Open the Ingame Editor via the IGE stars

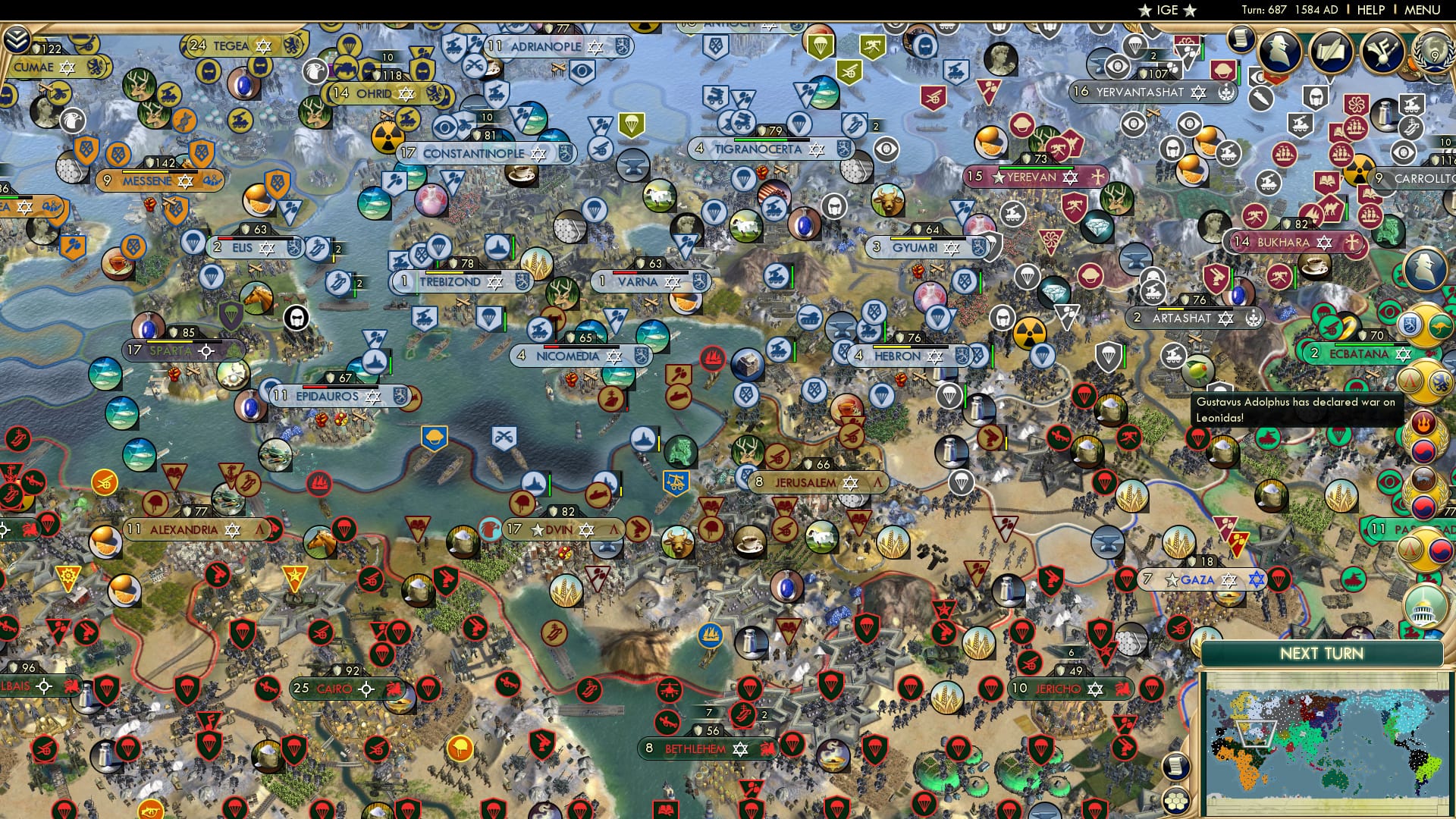click(1169, 10)
